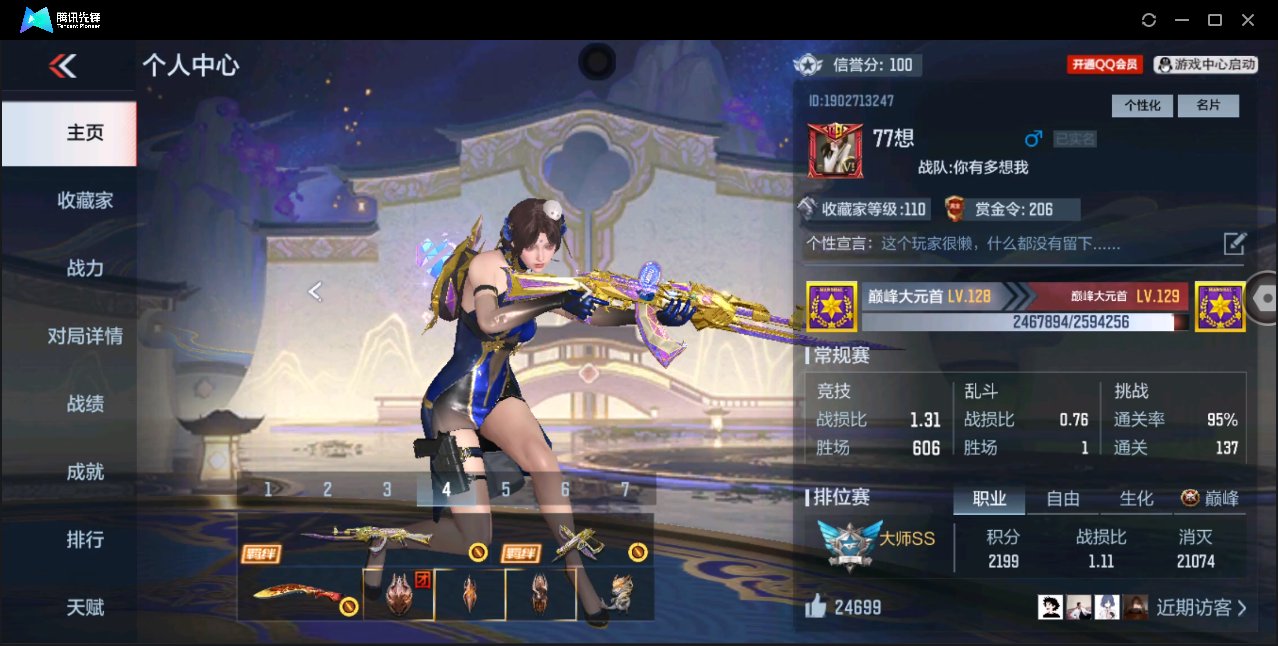Select the 主页 menu entry
Screen dimensions: 1278x646
click(85, 133)
